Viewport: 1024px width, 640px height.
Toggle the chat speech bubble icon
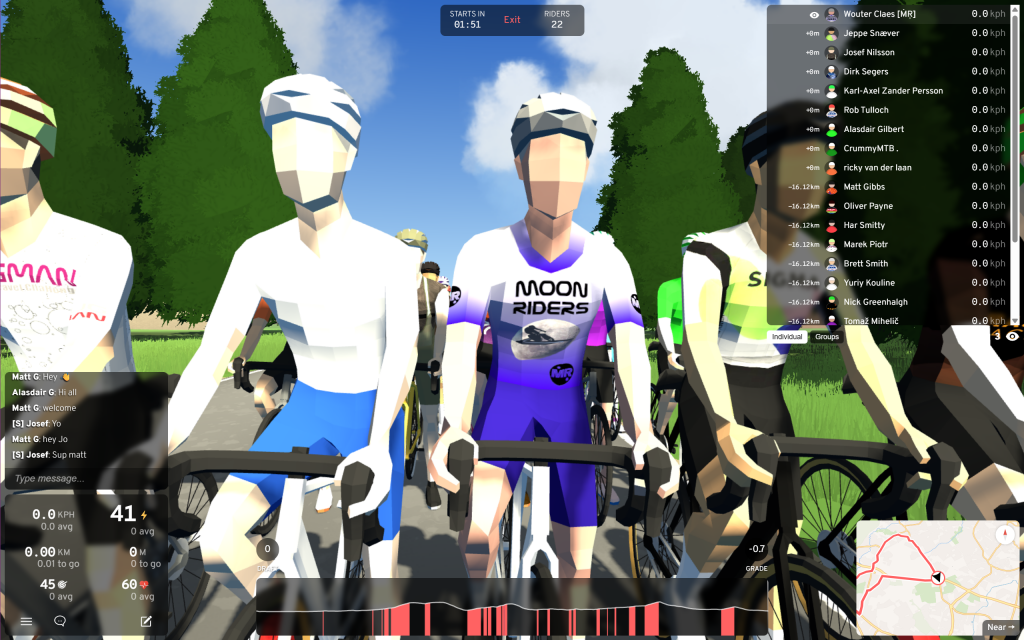[x=60, y=621]
